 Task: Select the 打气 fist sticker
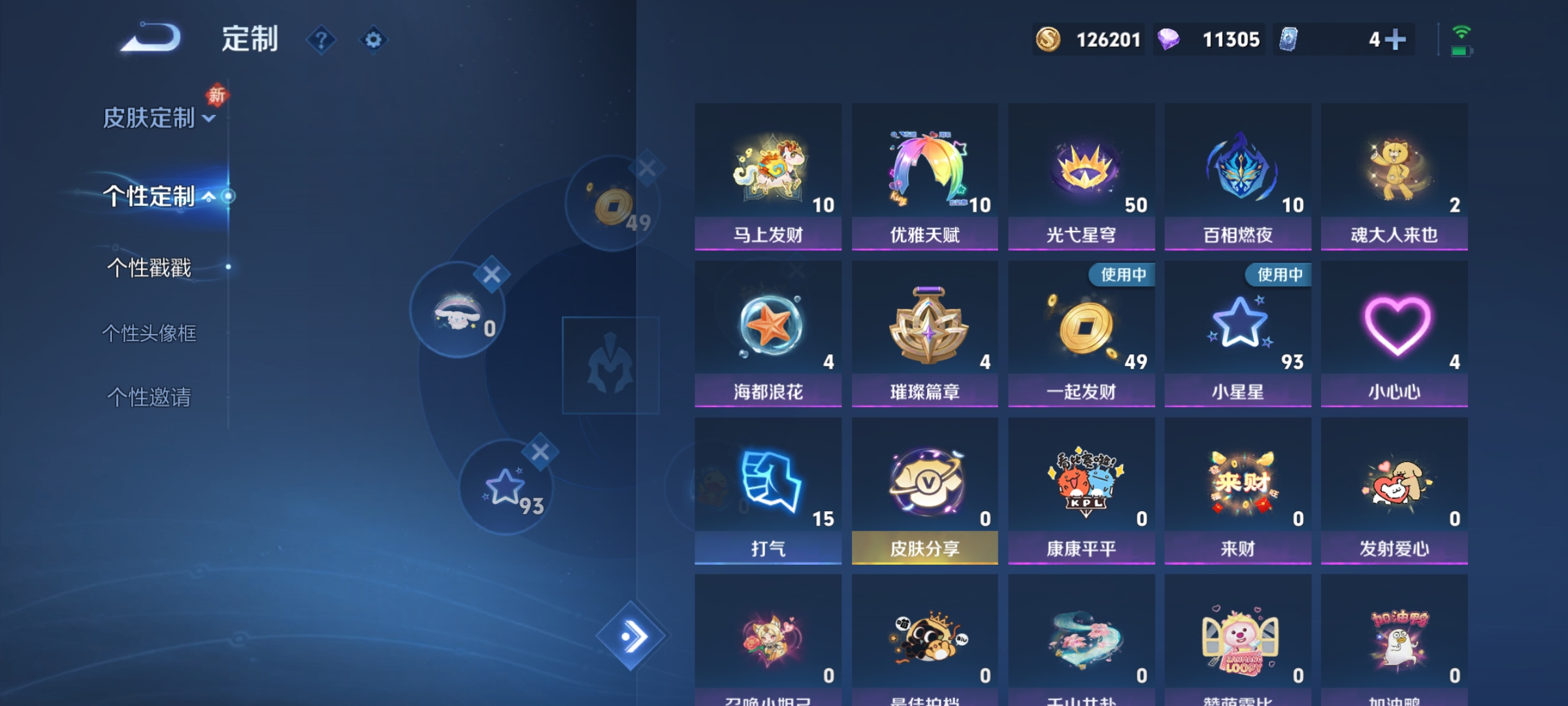(x=768, y=487)
